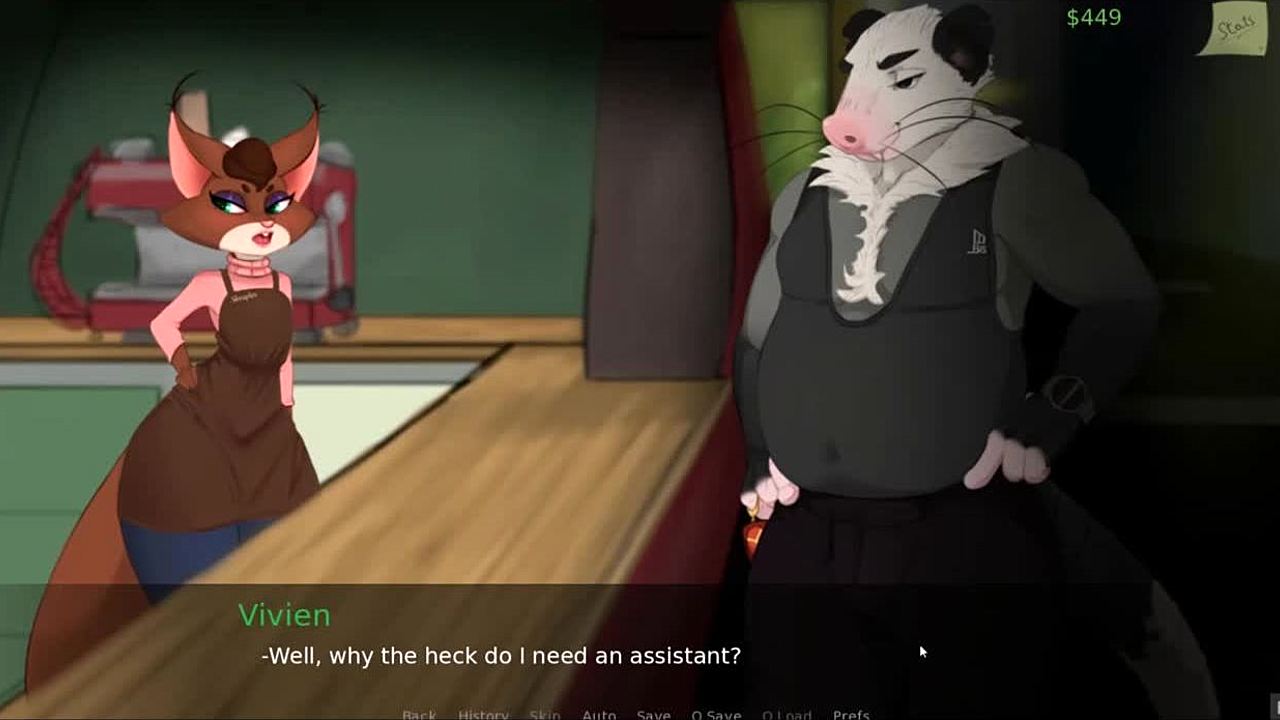Quick save with Q.Save
This screenshot has height=720, width=1280.
716,714
